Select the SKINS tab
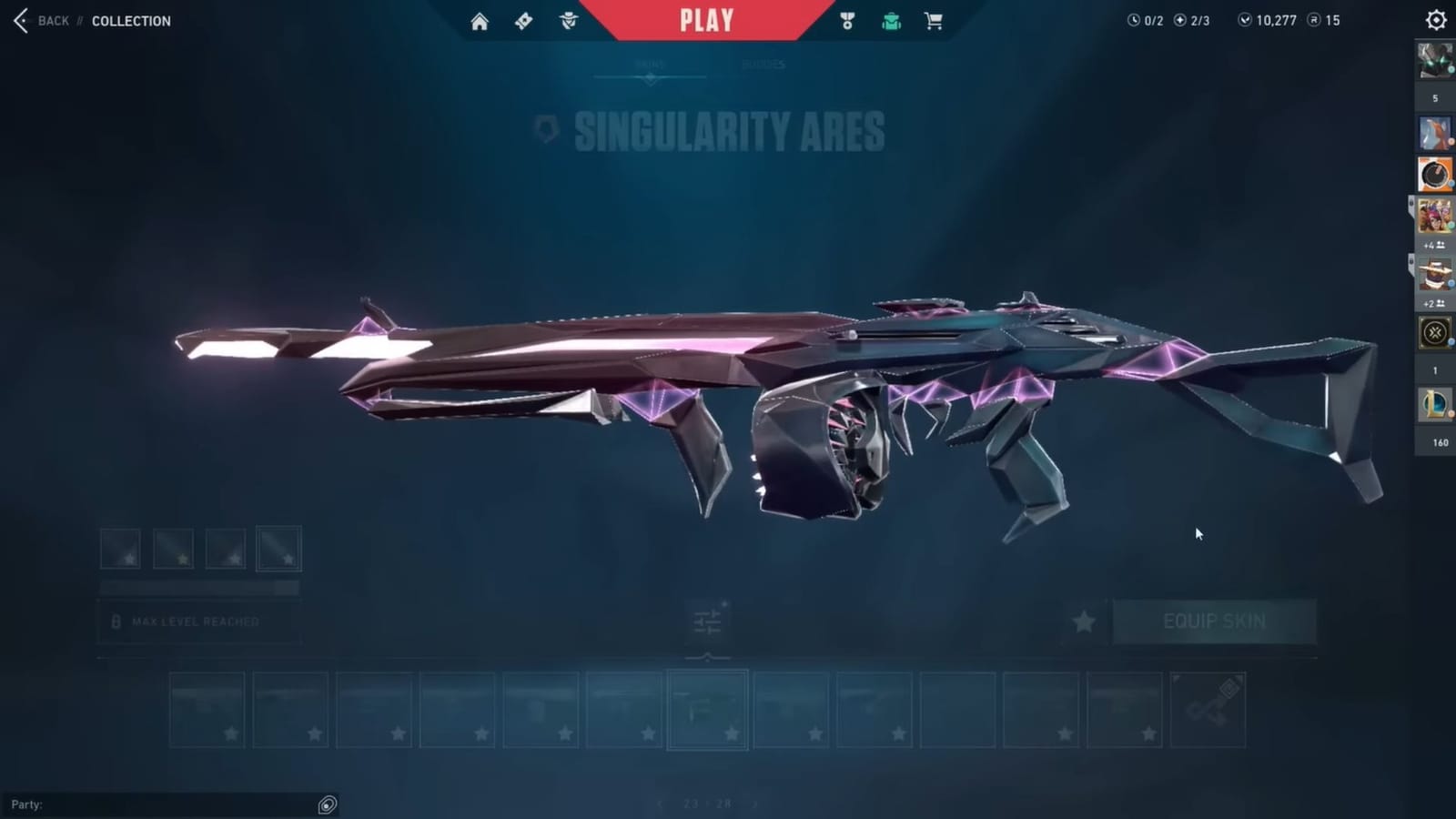The width and height of the screenshot is (1456, 819). [651, 64]
